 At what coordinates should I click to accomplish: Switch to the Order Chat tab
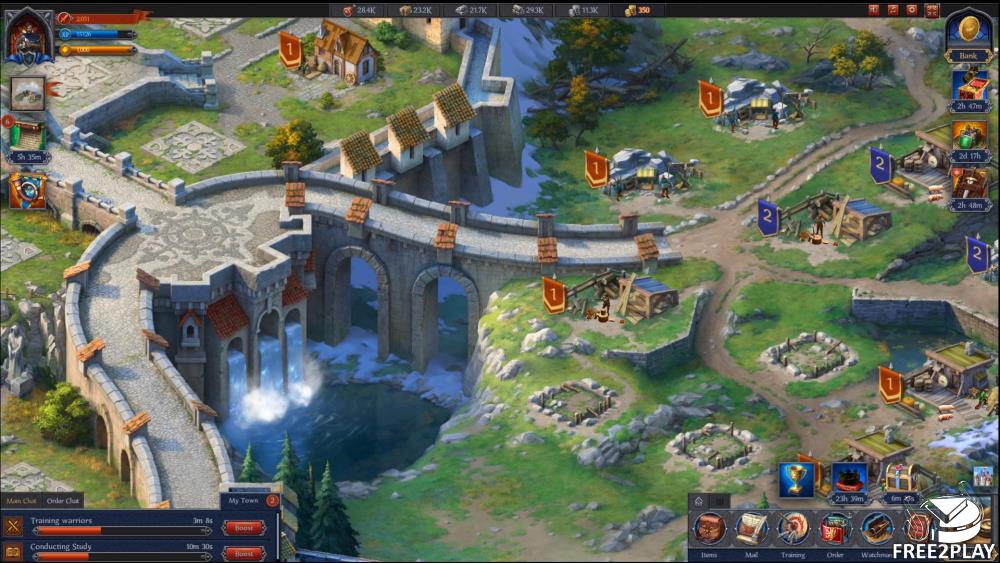(x=64, y=501)
